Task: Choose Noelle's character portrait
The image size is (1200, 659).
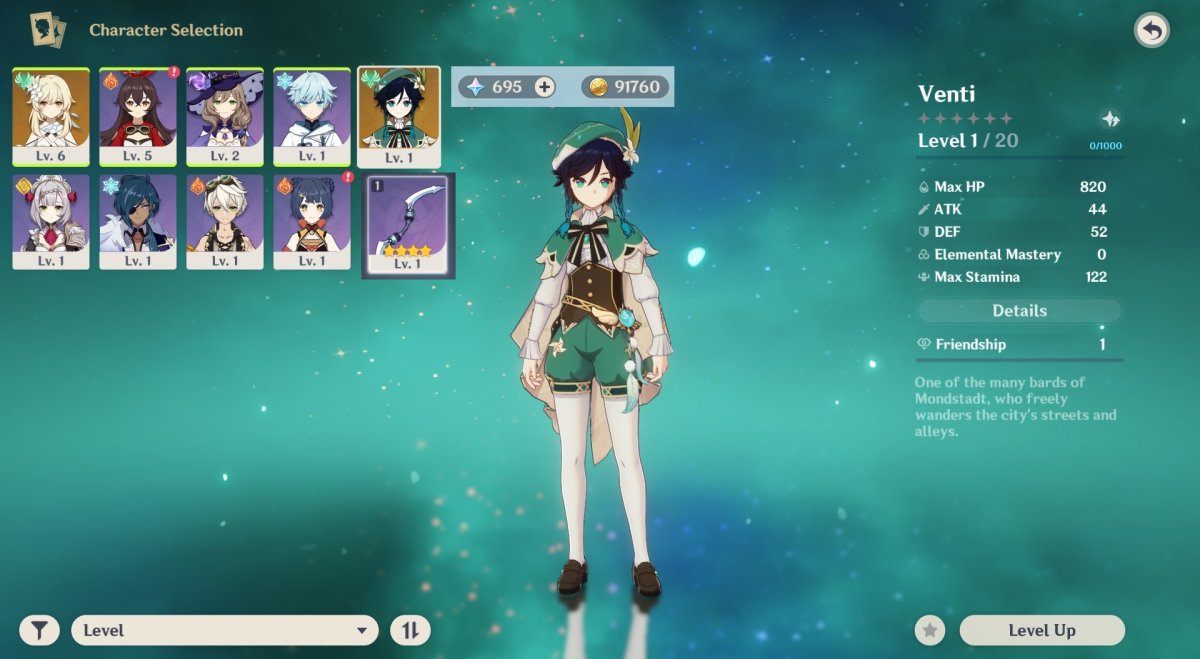Action: tap(51, 222)
